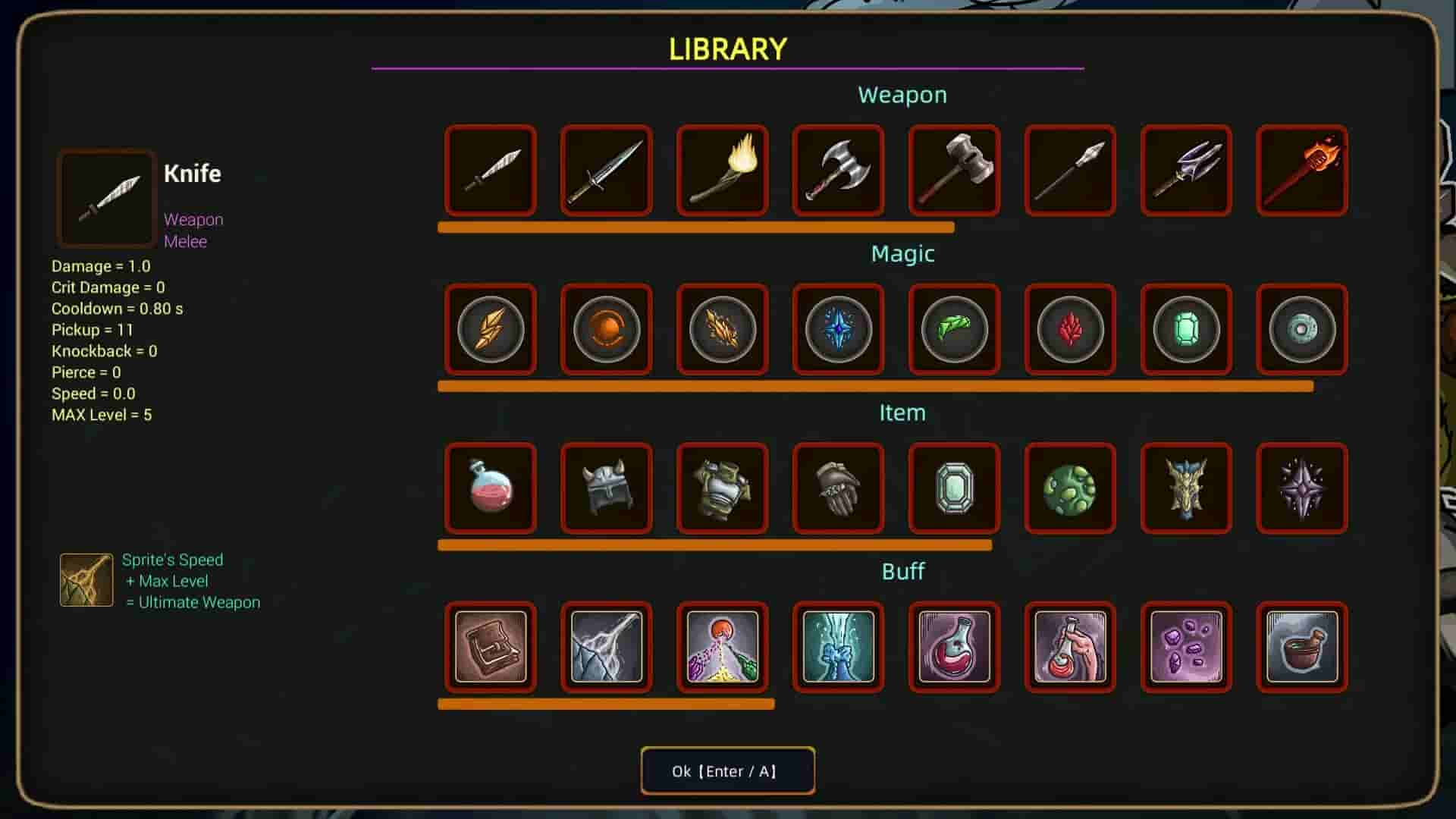Select the green emerald magic icon
The width and height of the screenshot is (1456, 819).
coord(1186,330)
